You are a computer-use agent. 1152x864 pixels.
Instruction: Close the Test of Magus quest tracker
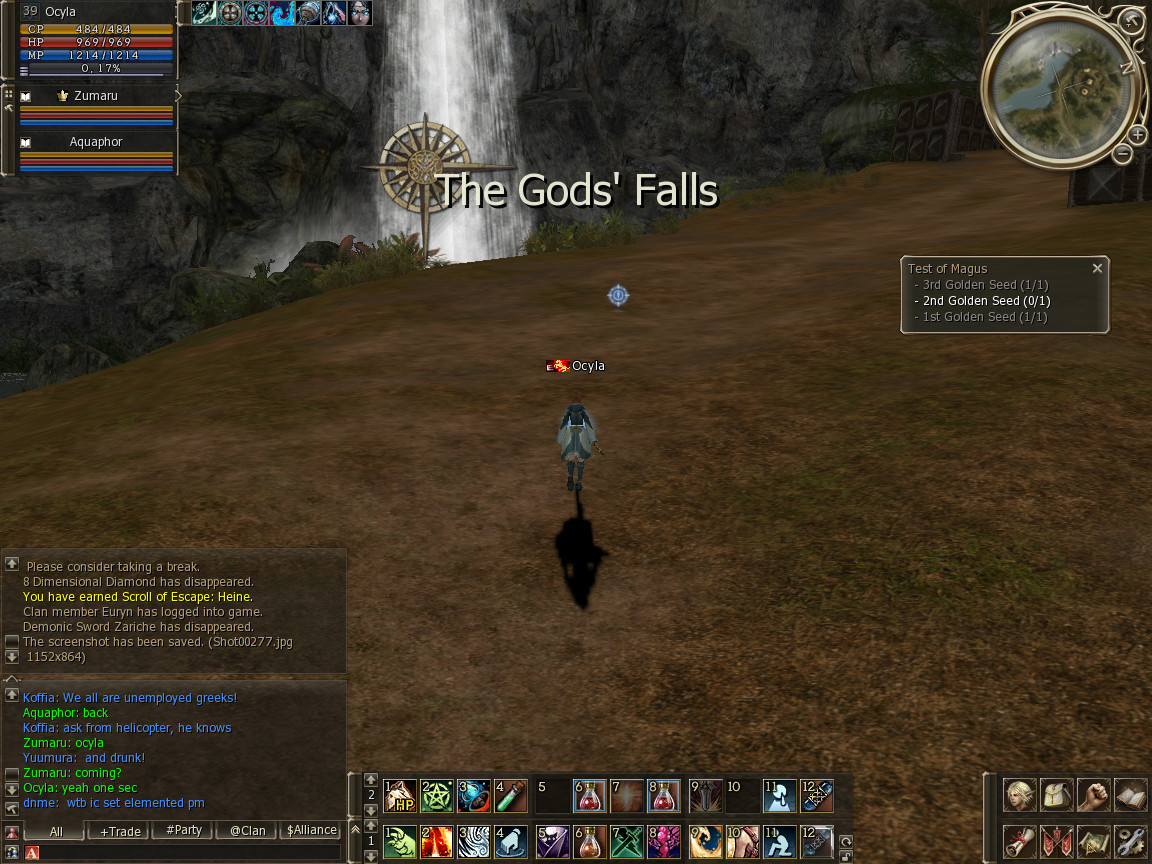click(1097, 268)
